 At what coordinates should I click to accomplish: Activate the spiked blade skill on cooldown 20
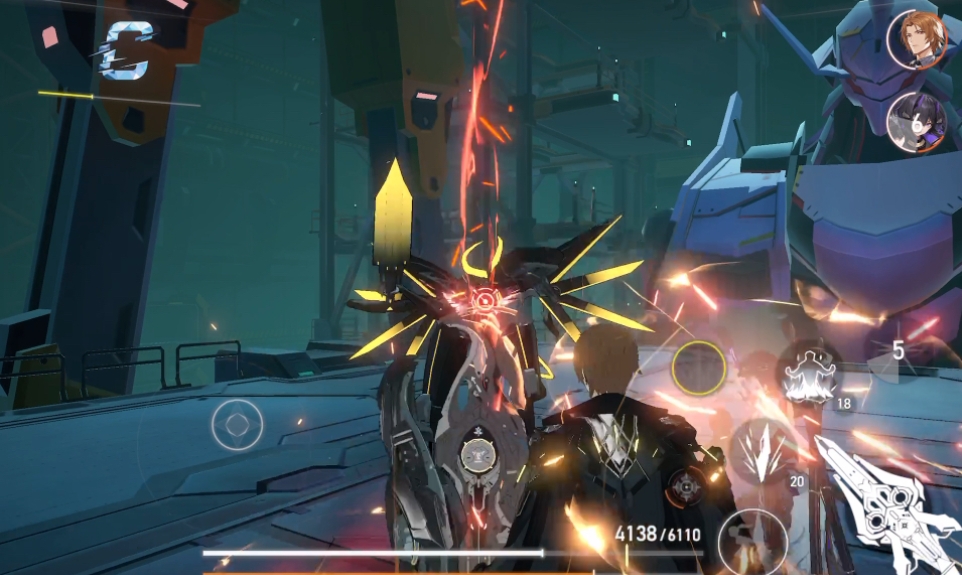(x=765, y=452)
